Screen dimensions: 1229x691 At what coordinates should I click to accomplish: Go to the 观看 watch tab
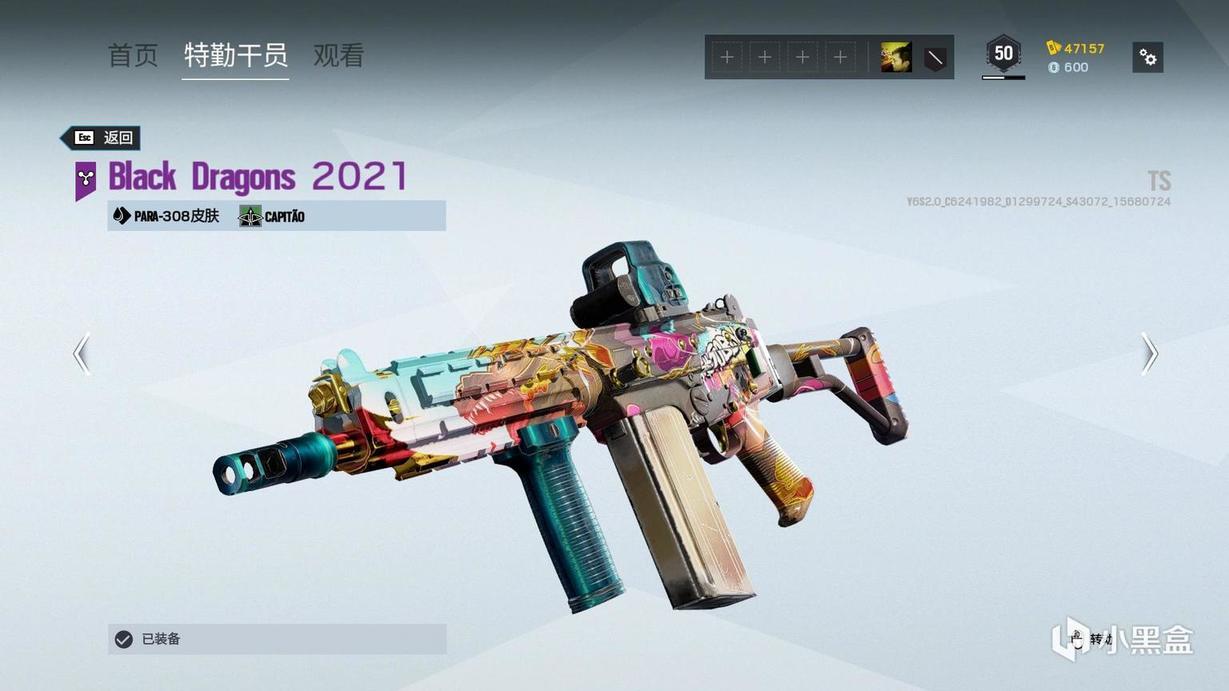pos(338,56)
